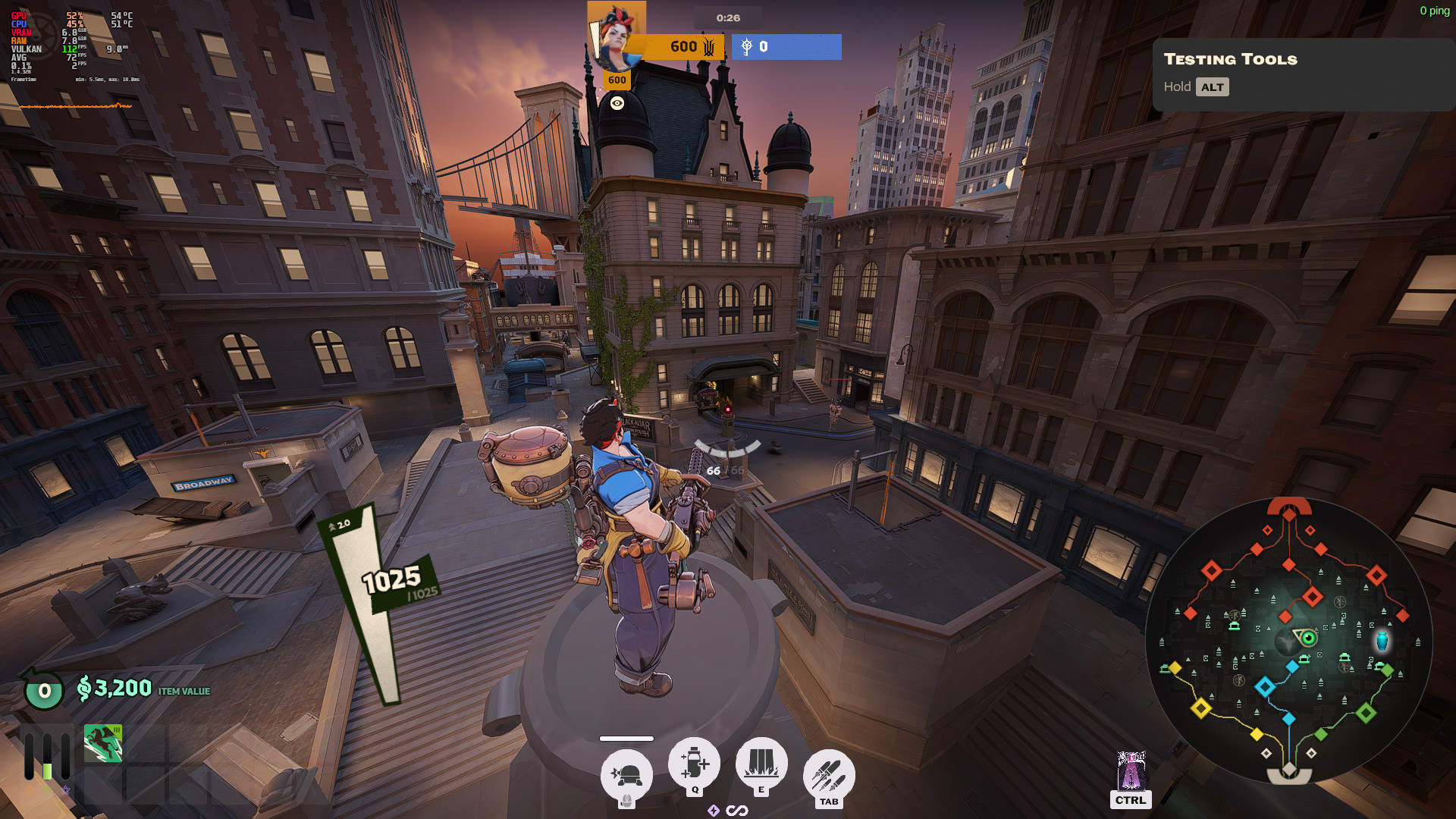Image resolution: width=1456 pixels, height=819 pixels.
Task: Launch the rocket barrage ultimate
Action: [x=829, y=775]
